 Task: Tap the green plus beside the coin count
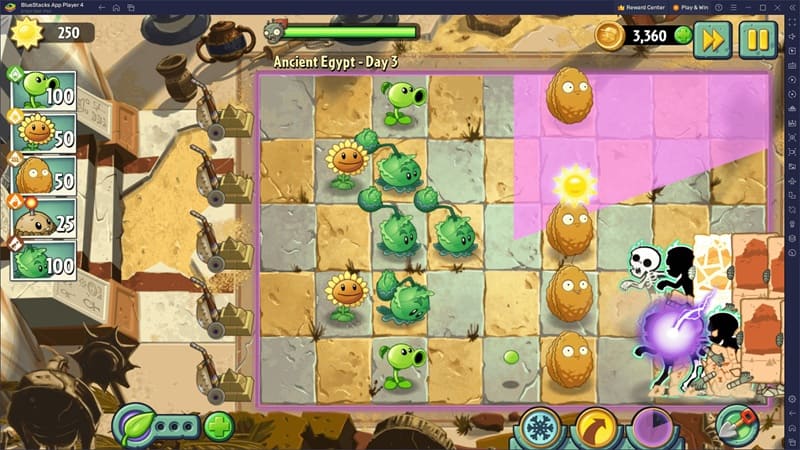[683, 36]
